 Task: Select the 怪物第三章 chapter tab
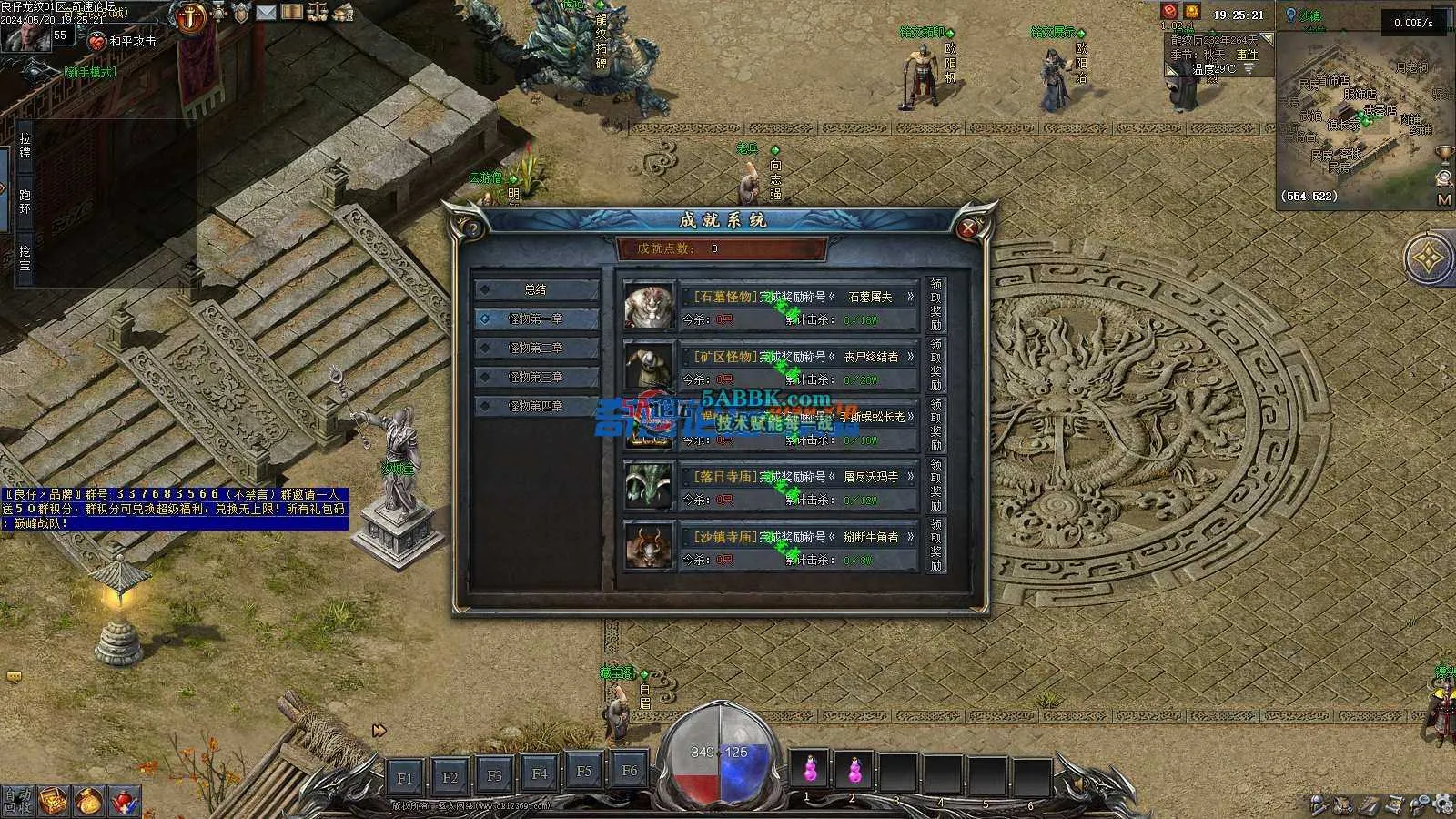coord(535,377)
